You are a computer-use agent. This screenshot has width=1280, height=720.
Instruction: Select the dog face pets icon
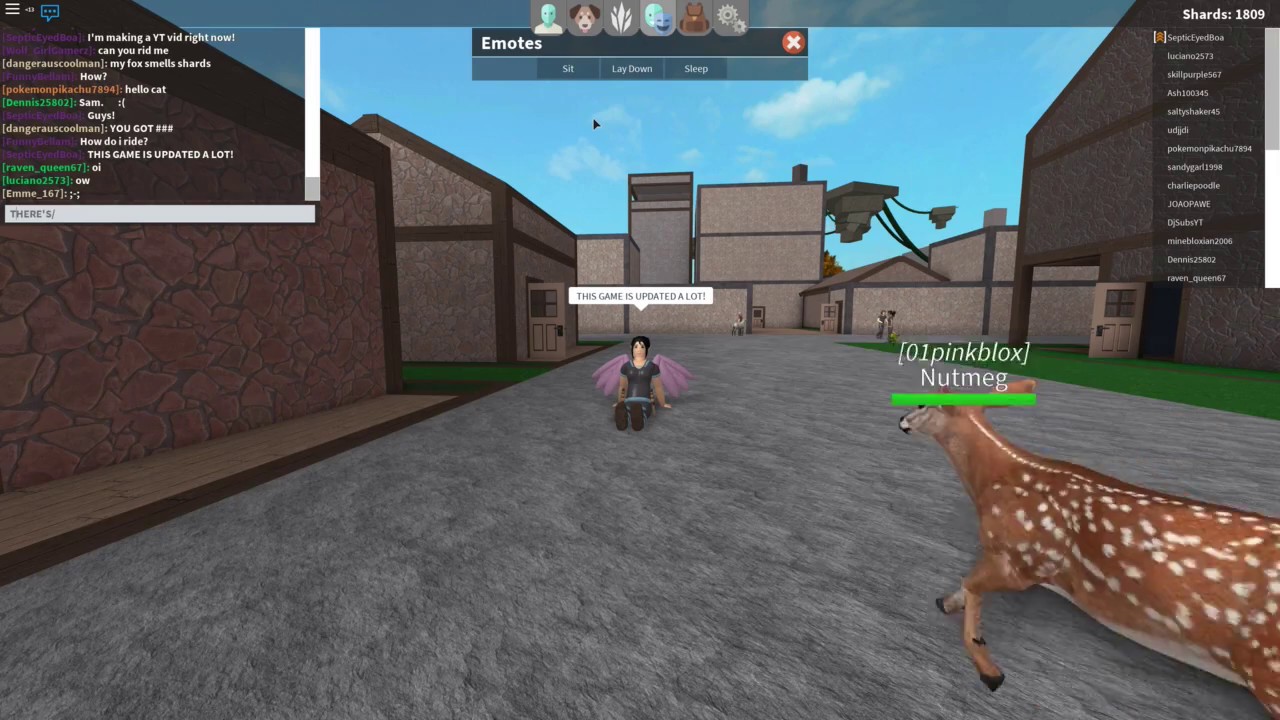(x=584, y=14)
